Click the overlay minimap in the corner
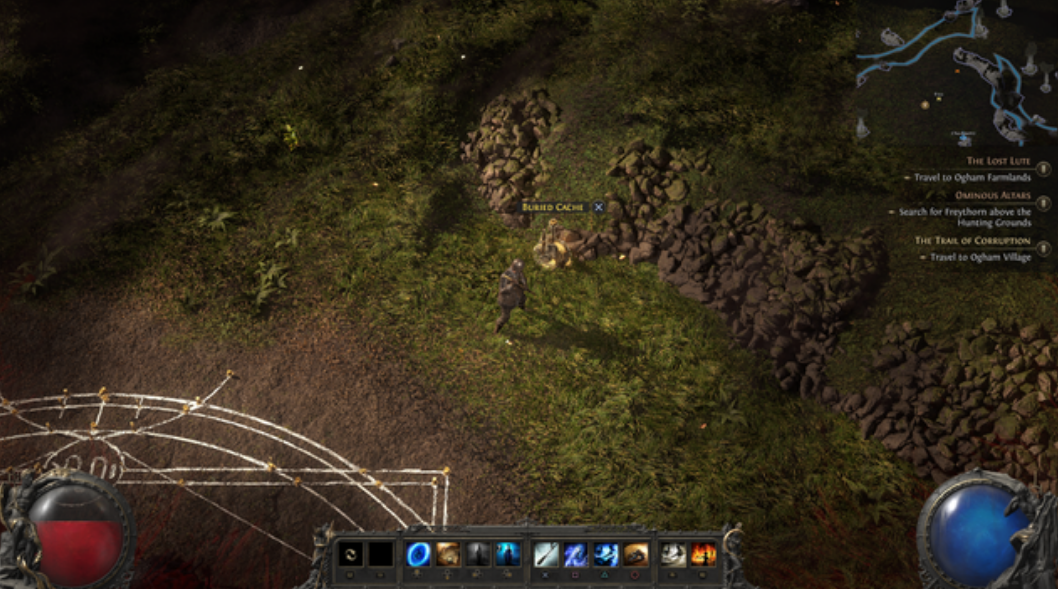This screenshot has height=589, width=1058. 955,70
